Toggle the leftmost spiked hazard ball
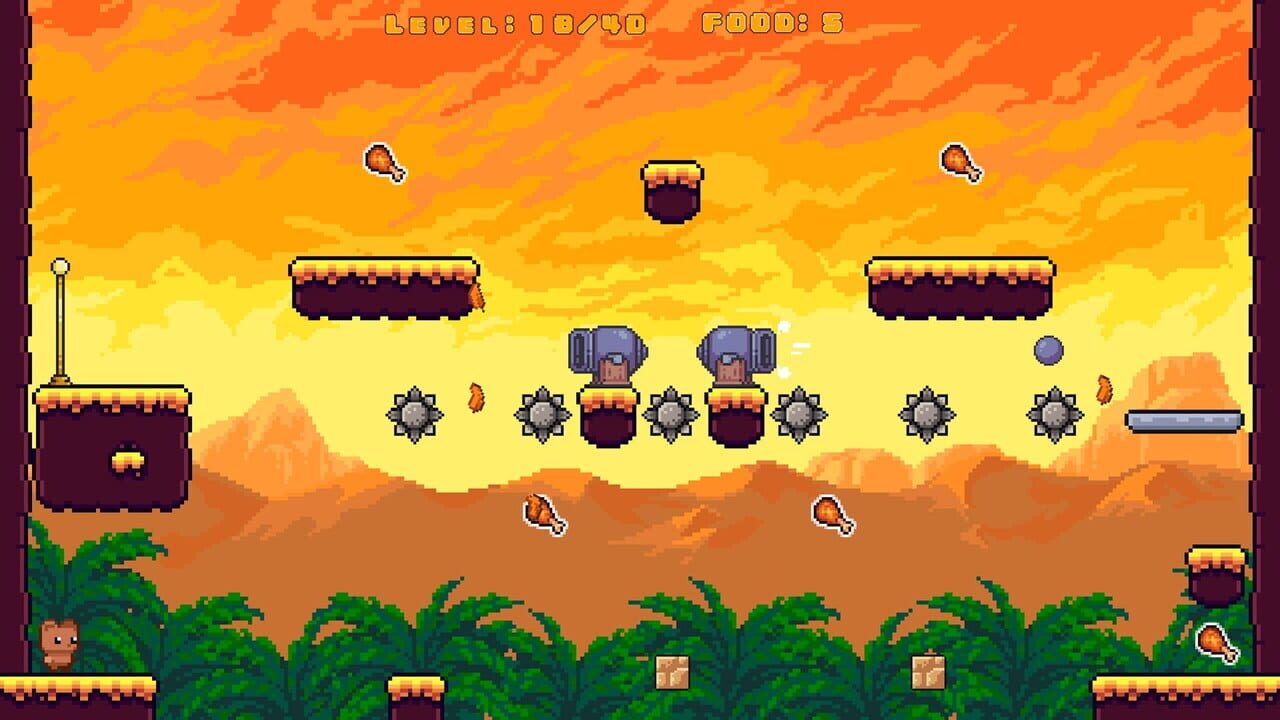The width and height of the screenshot is (1280, 720). (416, 414)
